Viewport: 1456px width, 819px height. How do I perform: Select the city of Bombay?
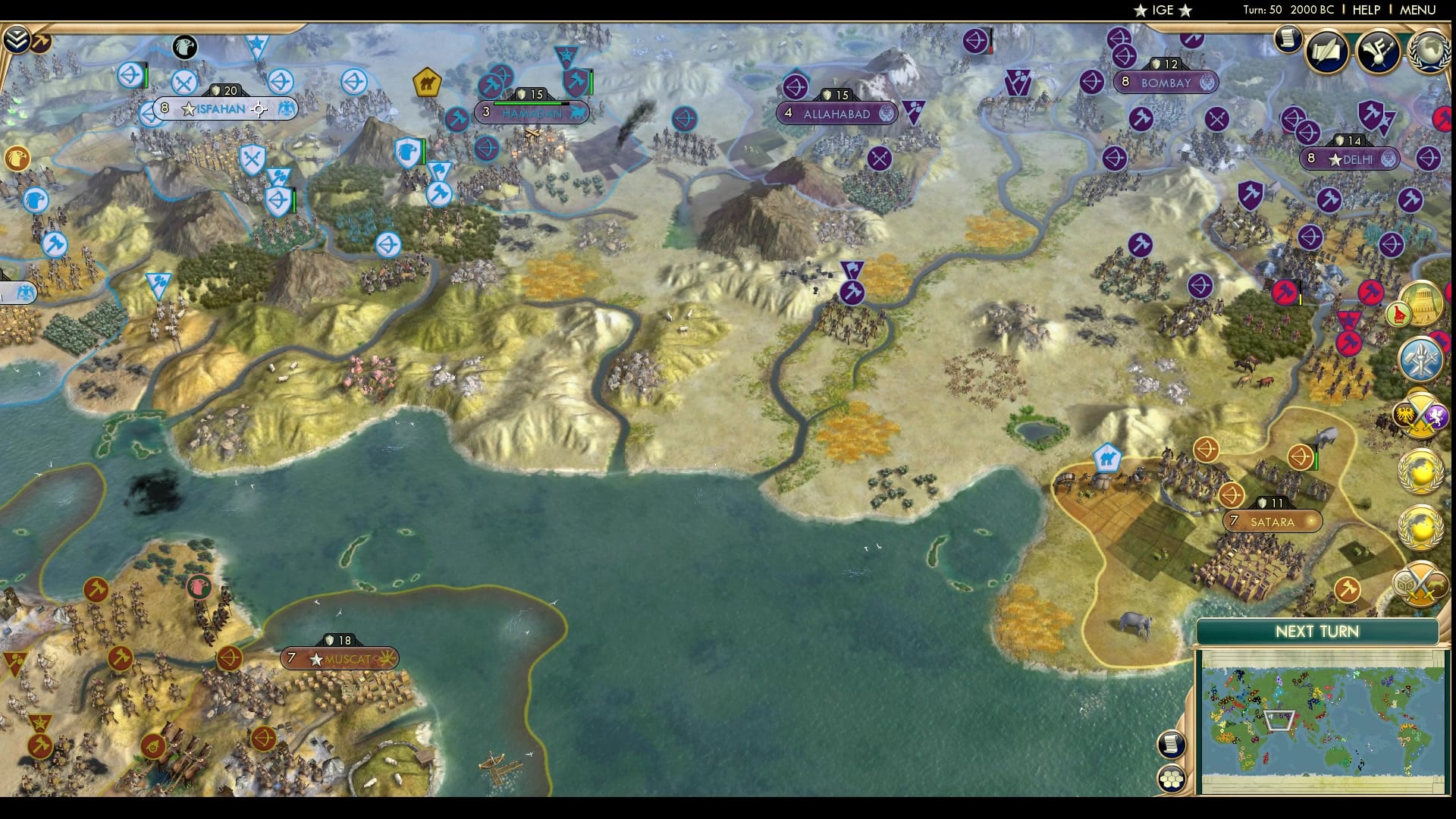(1166, 80)
